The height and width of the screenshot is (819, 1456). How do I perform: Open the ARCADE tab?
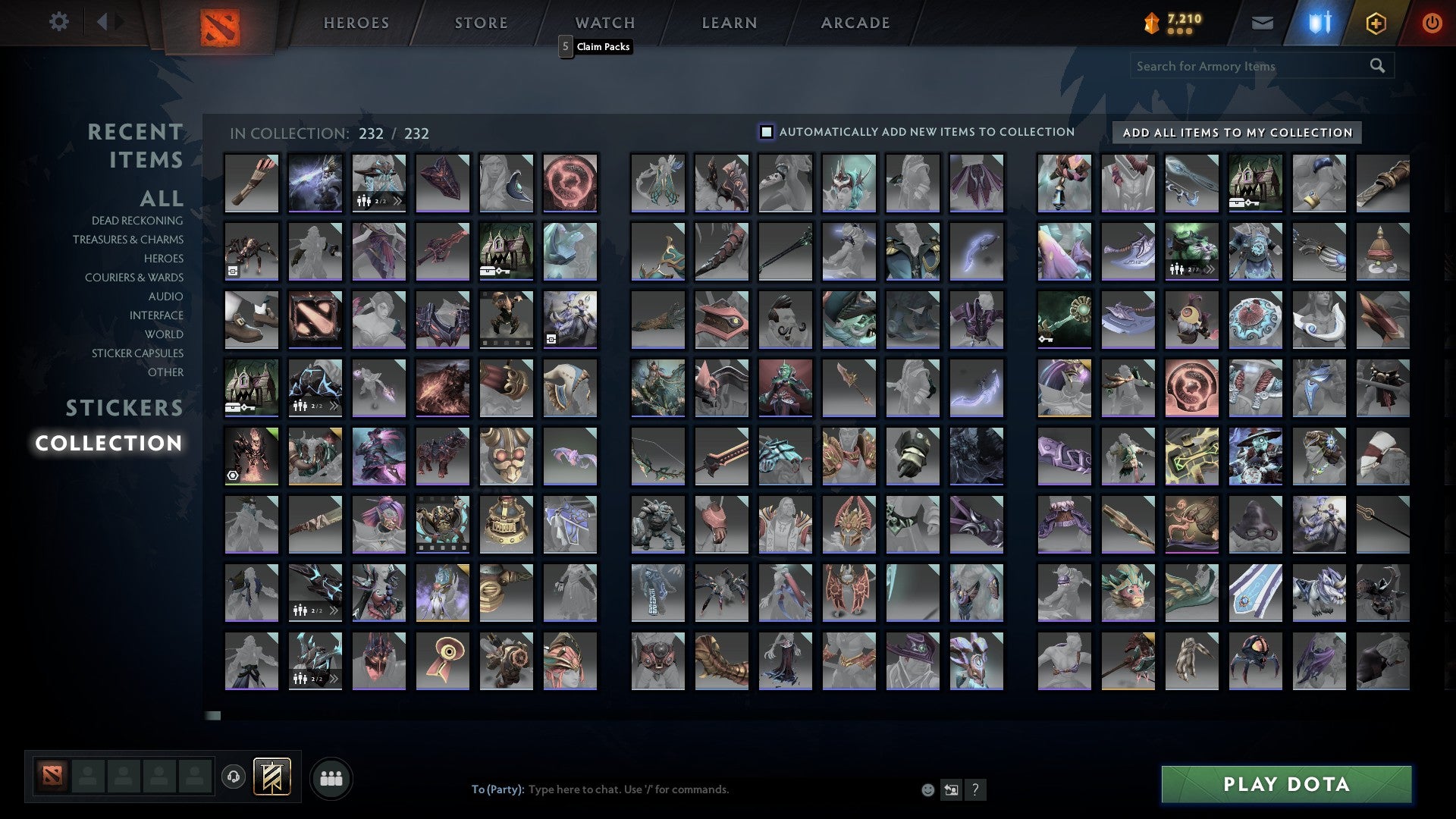[855, 22]
